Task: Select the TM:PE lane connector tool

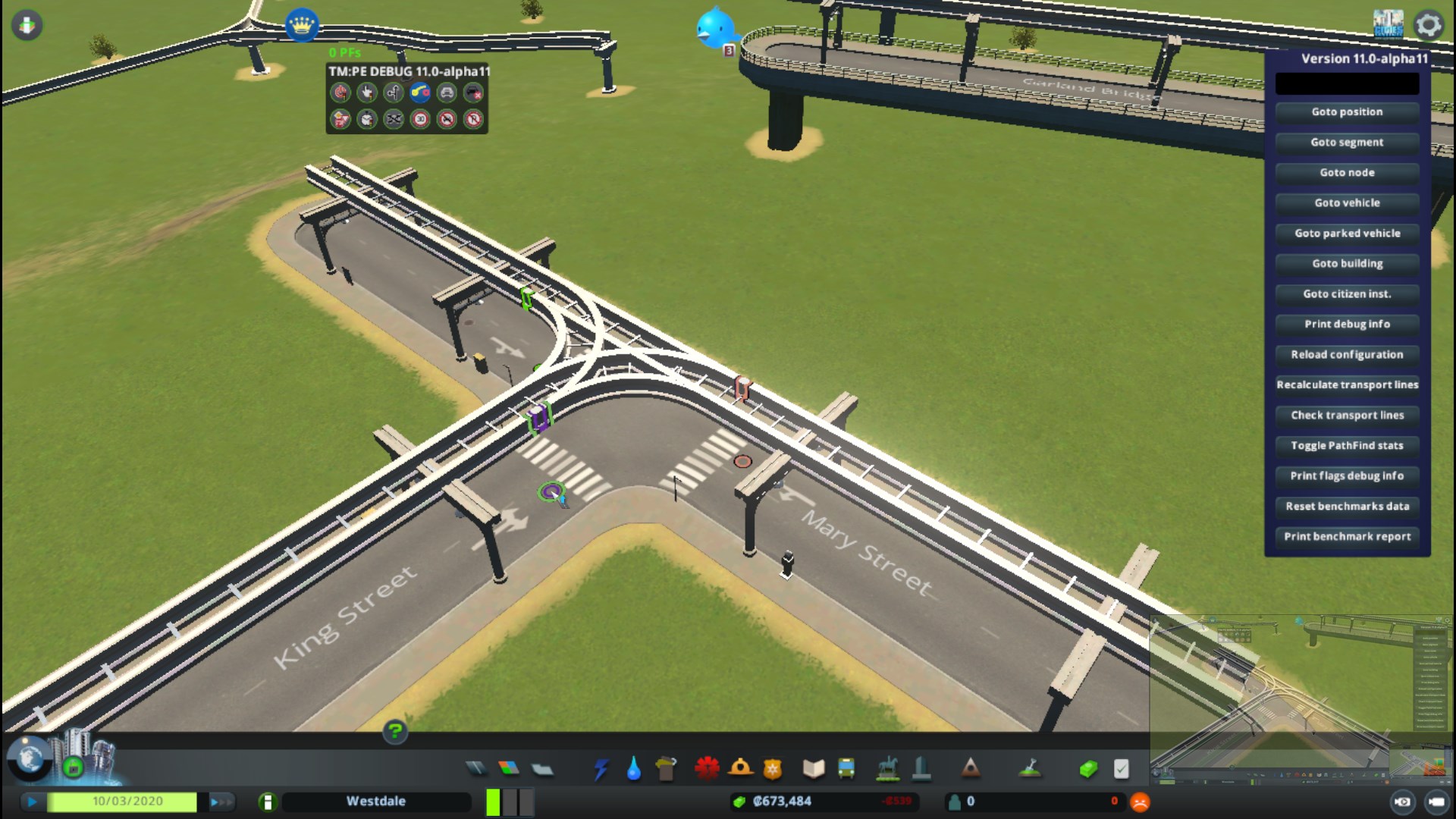Action: (x=422, y=93)
